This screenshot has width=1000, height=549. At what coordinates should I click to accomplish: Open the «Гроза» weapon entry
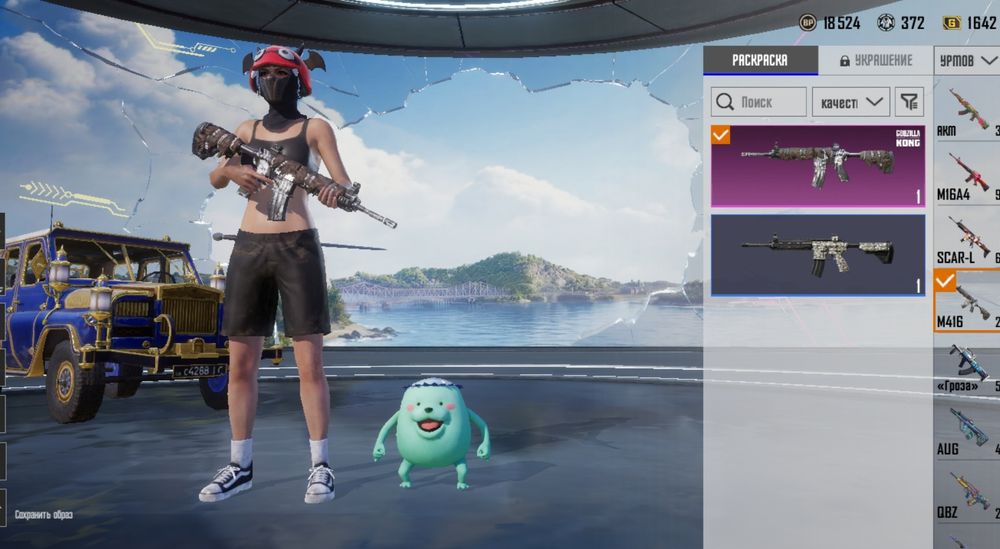(967, 365)
